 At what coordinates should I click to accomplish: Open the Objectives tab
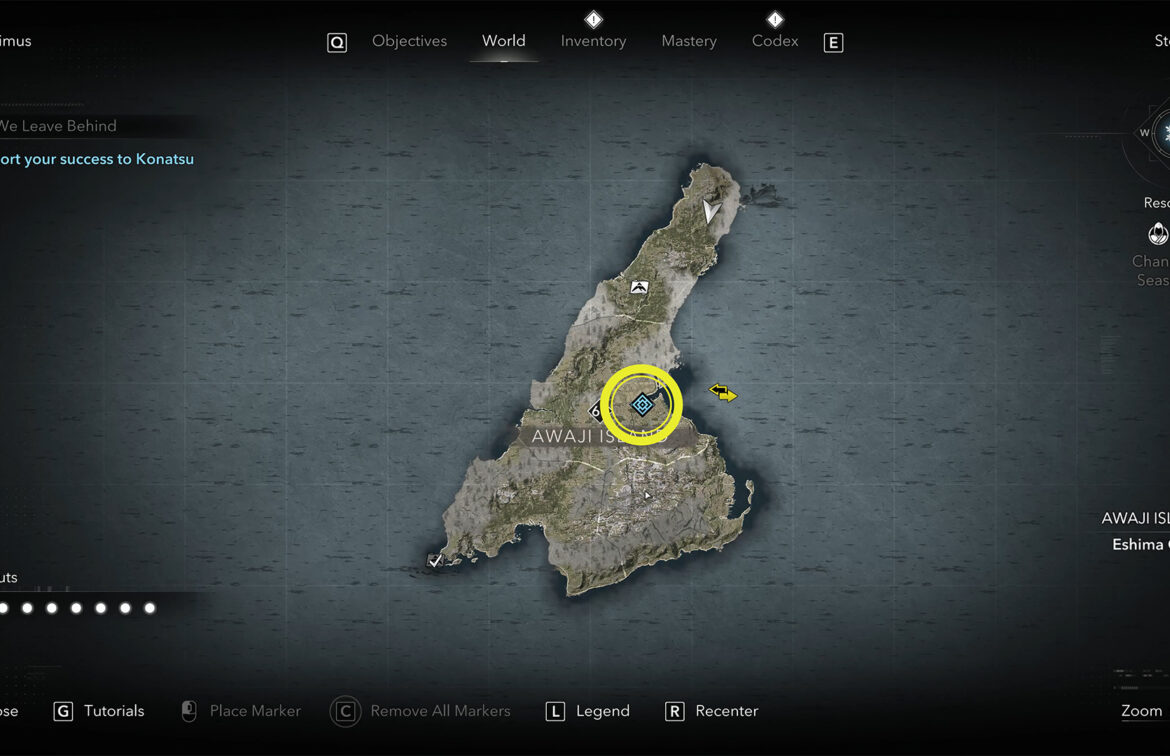(x=409, y=41)
